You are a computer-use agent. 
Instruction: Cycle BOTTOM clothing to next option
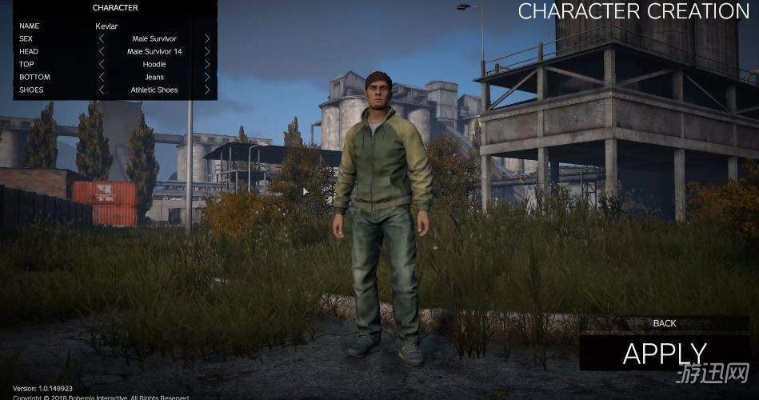coord(207,77)
